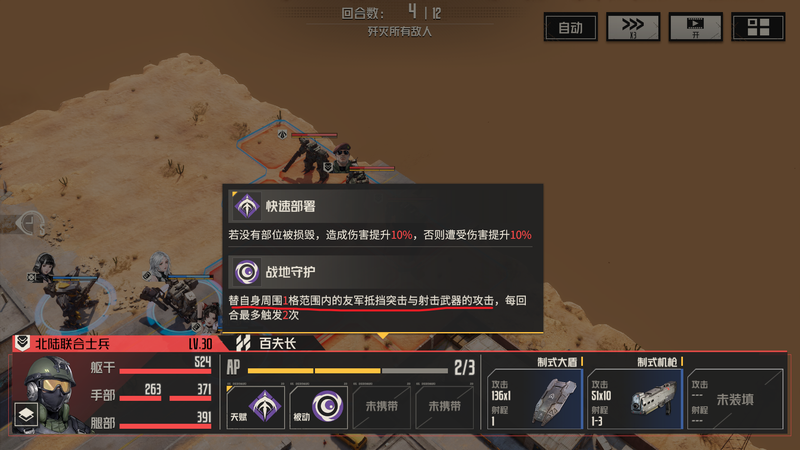Click the 未装填 unloaded weapon slot
Screen dimensions: 800x450
click(735, 398)
